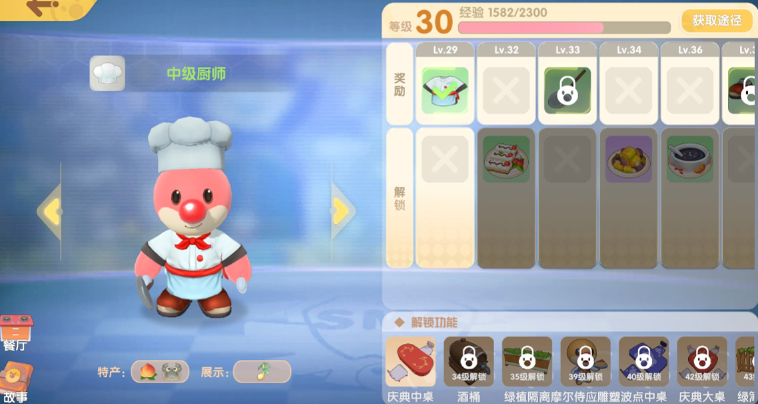Viewport: 758px width, 404px height.
Task: View the Lv.32 cake slice dish unlock
Action: [506, 159]
